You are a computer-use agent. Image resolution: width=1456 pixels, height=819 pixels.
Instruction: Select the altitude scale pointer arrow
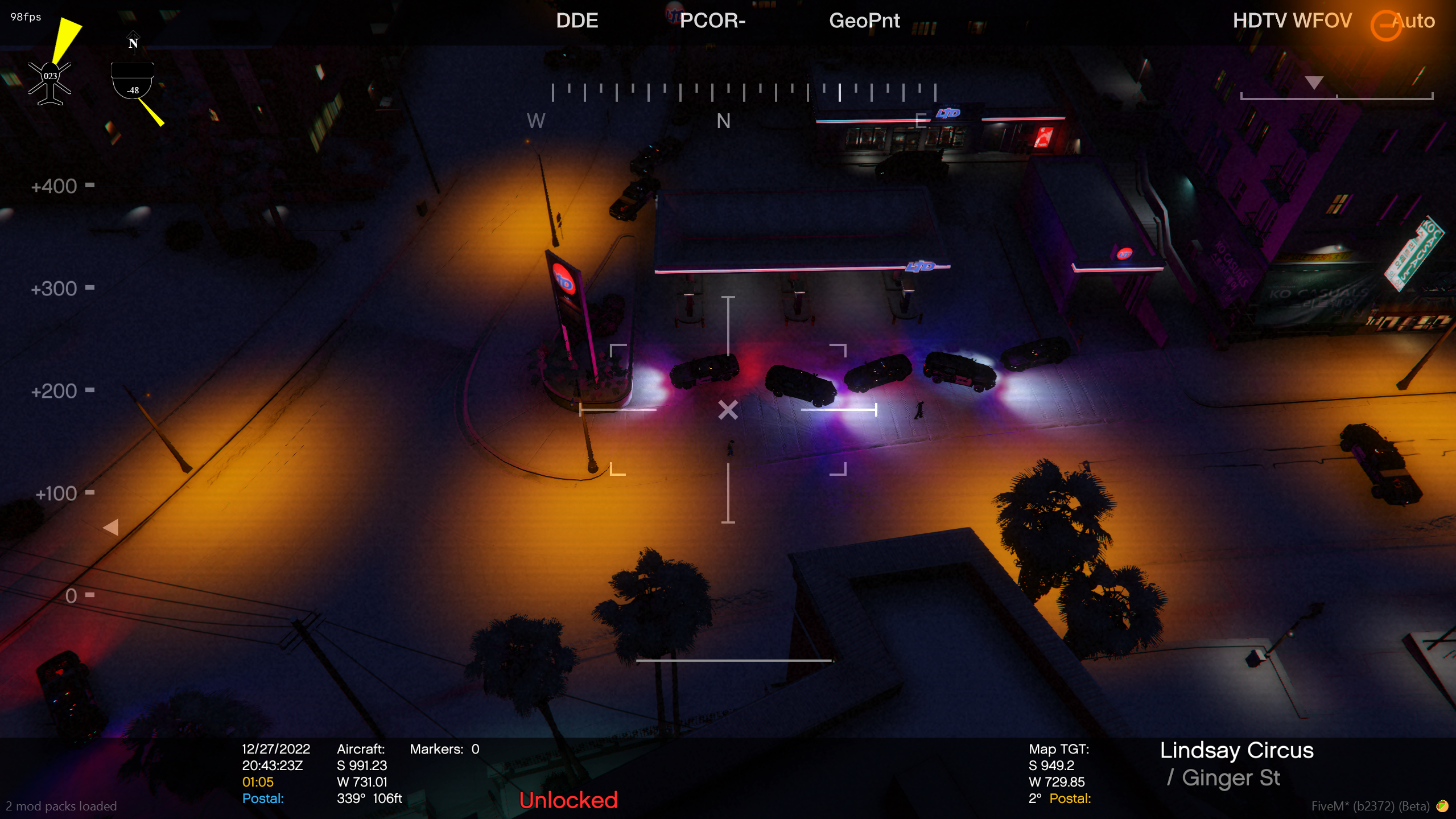coord(111,527)
